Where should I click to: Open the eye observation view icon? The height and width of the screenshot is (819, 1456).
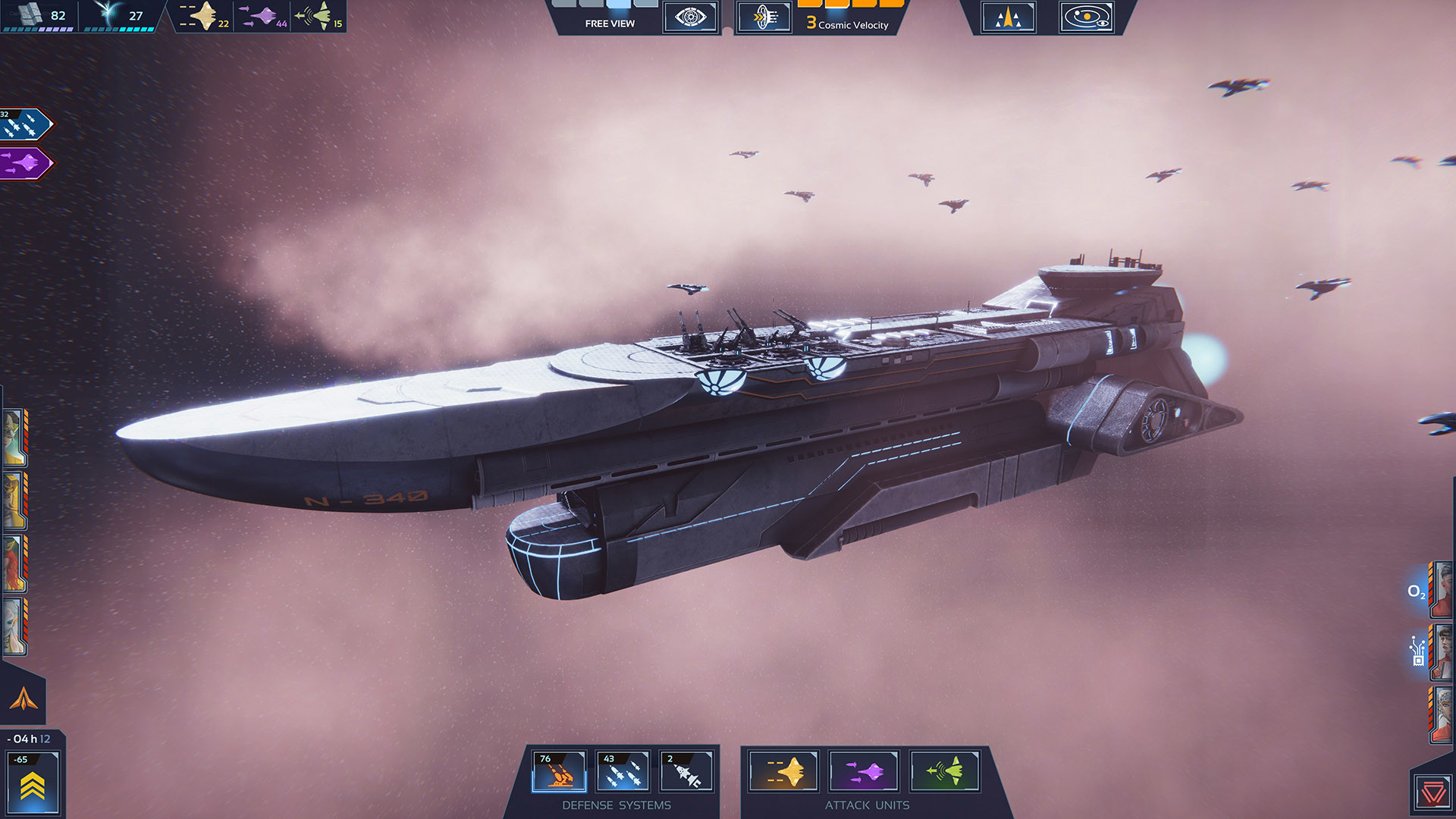click(x=689, y=17)
